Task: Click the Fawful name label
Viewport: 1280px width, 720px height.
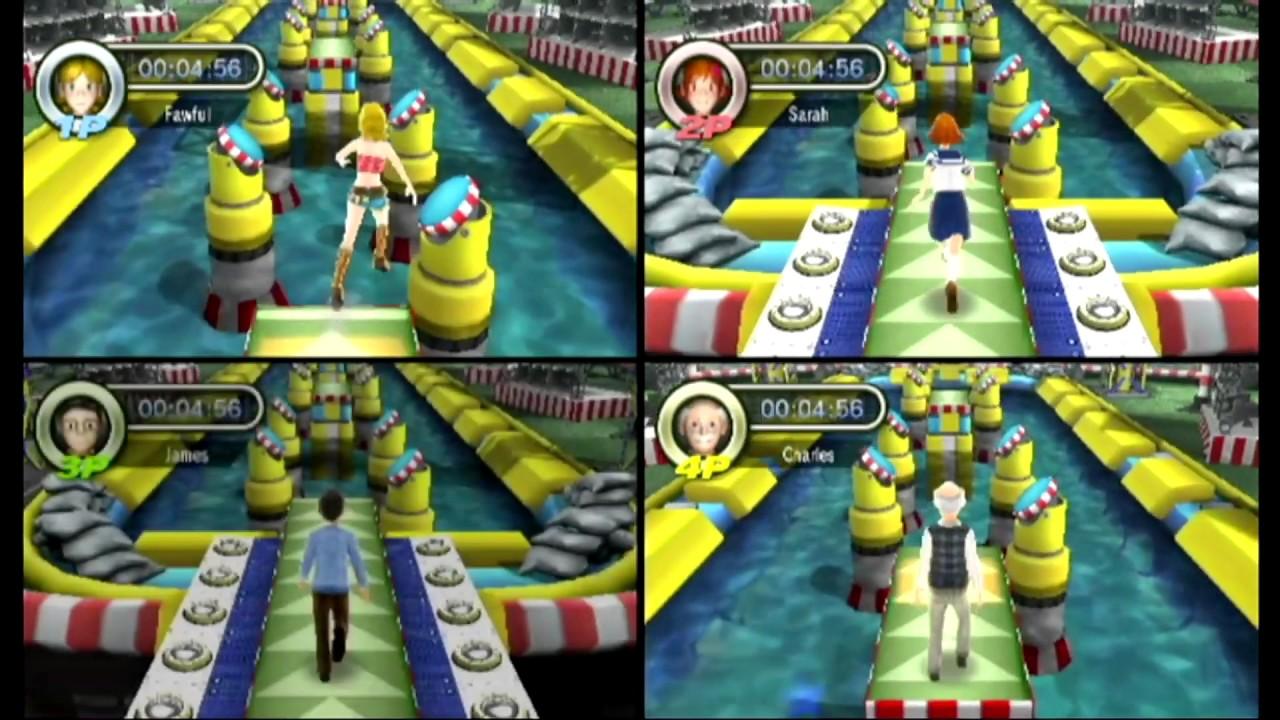Action: coord(189,114)
